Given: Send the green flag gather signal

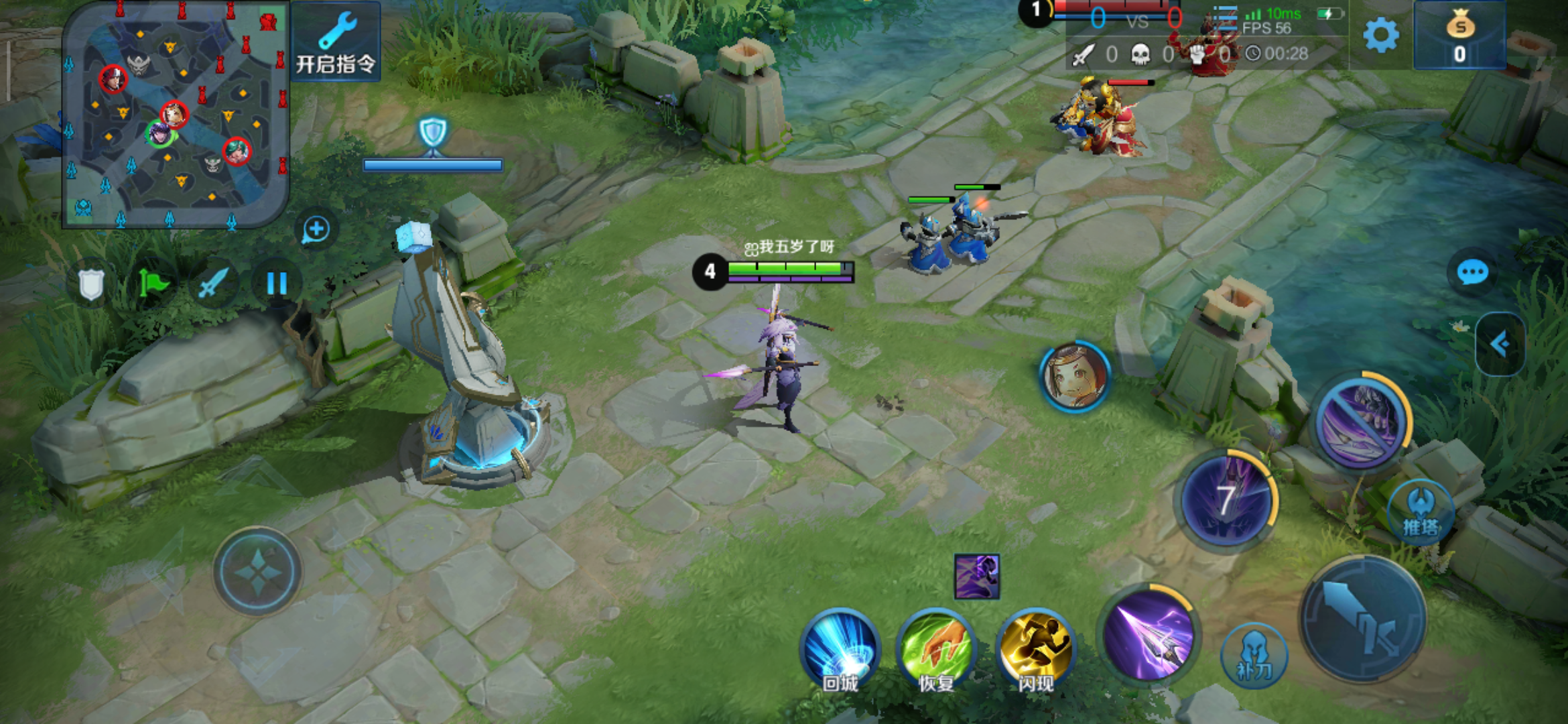Looking at the screenshot, I should coord(153,284).
